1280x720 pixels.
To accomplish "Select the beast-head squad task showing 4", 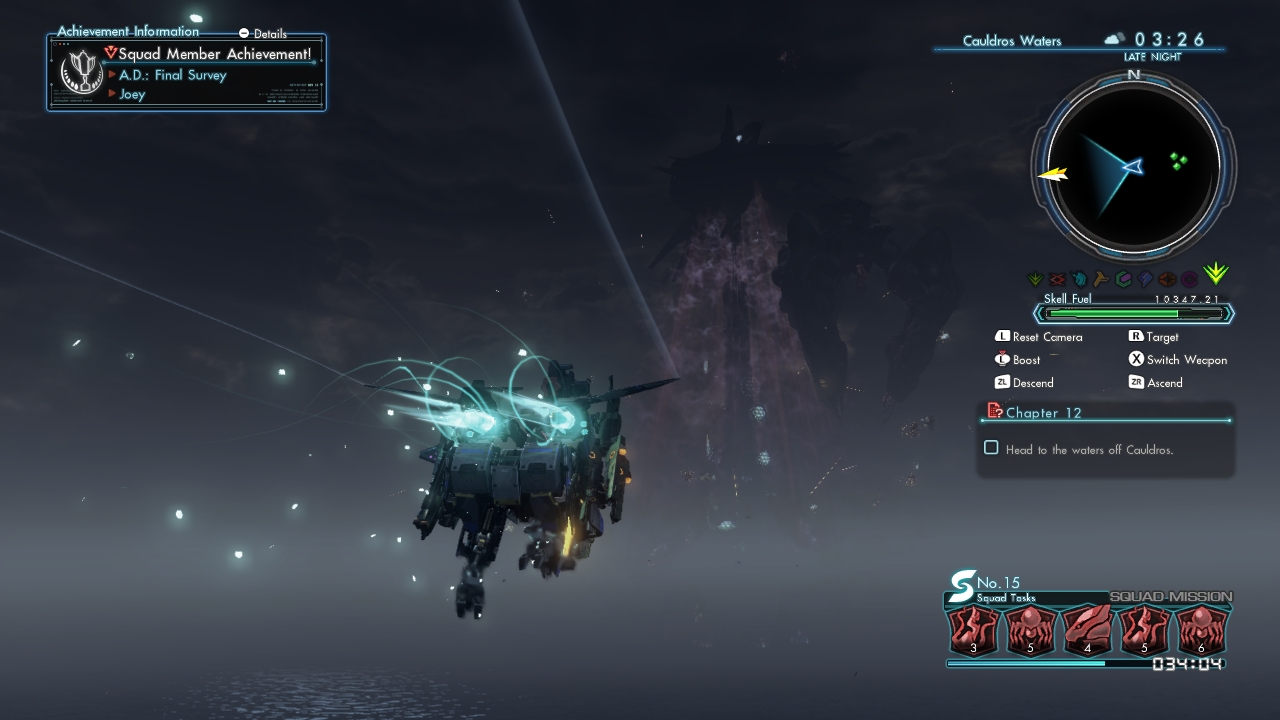I will coord(1088,632).
